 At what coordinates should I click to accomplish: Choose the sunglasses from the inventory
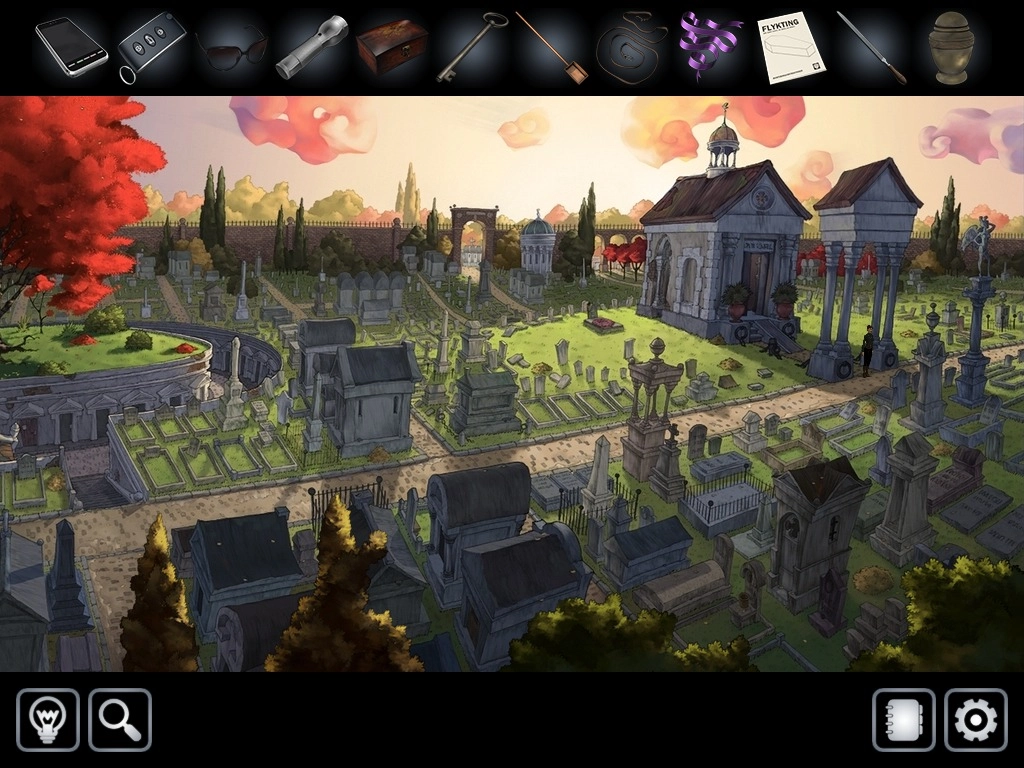(231, 47)
